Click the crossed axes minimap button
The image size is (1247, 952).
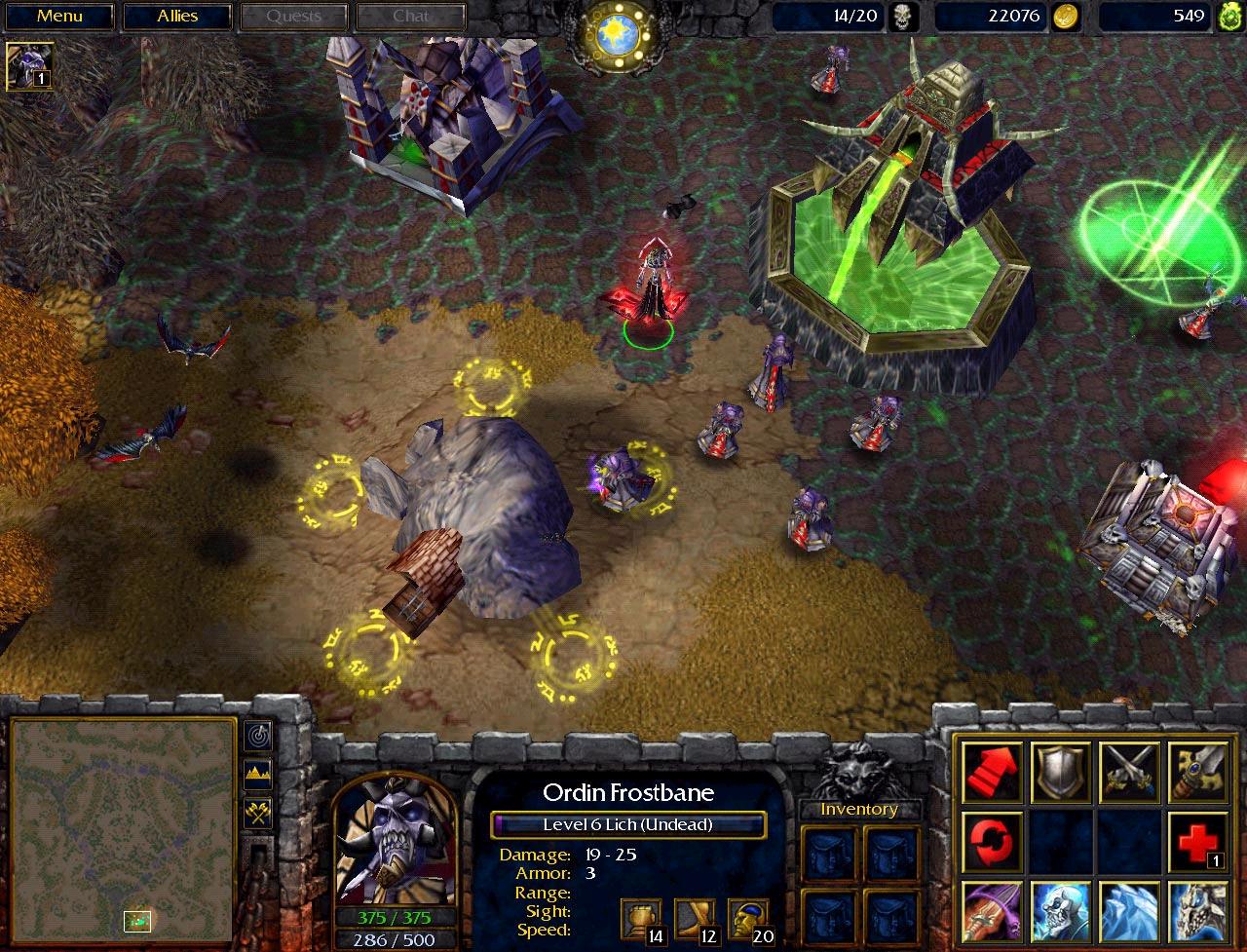258,814
